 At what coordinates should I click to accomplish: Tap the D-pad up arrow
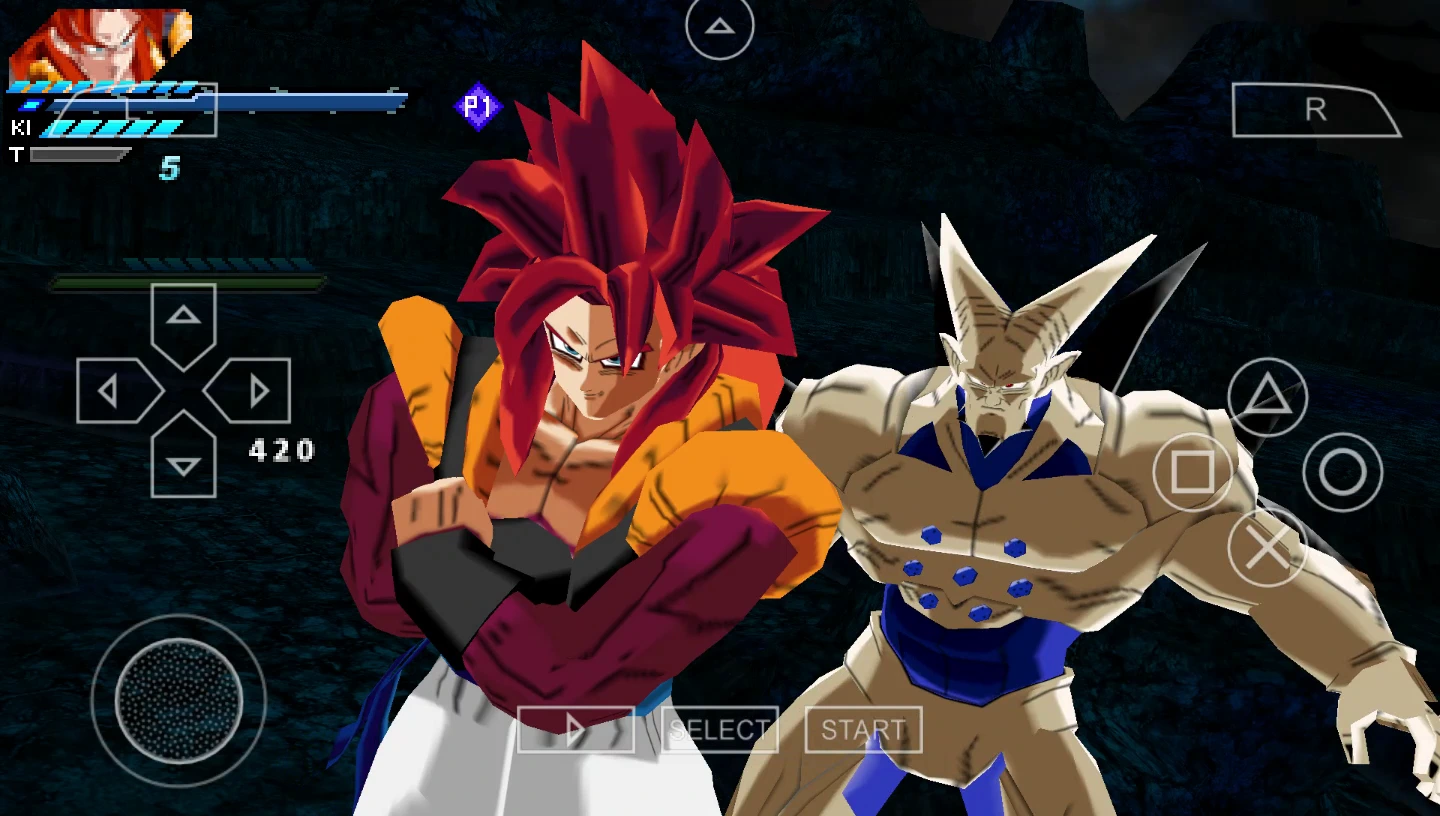pos(183,320)
